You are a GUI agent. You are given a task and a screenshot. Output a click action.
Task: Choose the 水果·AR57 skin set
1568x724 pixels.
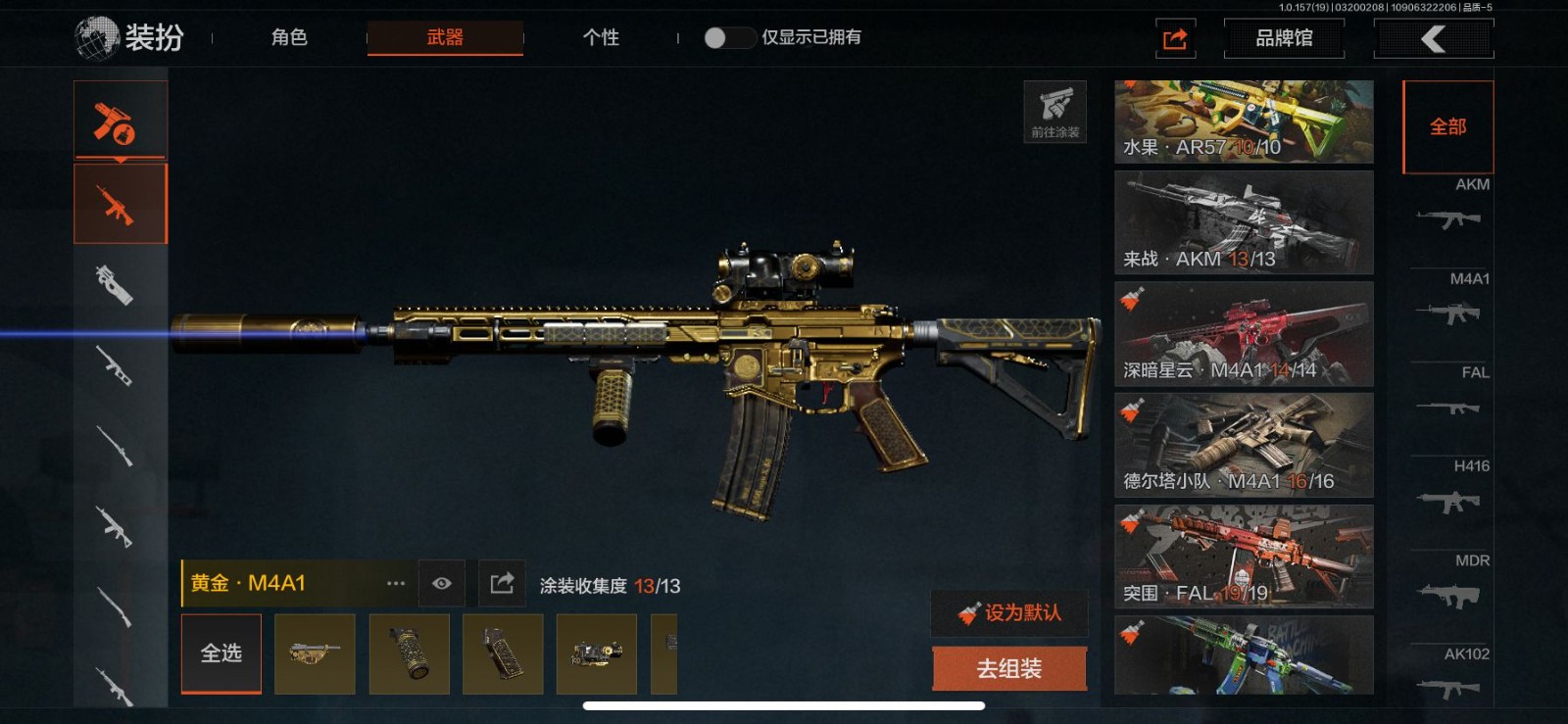1244,121
